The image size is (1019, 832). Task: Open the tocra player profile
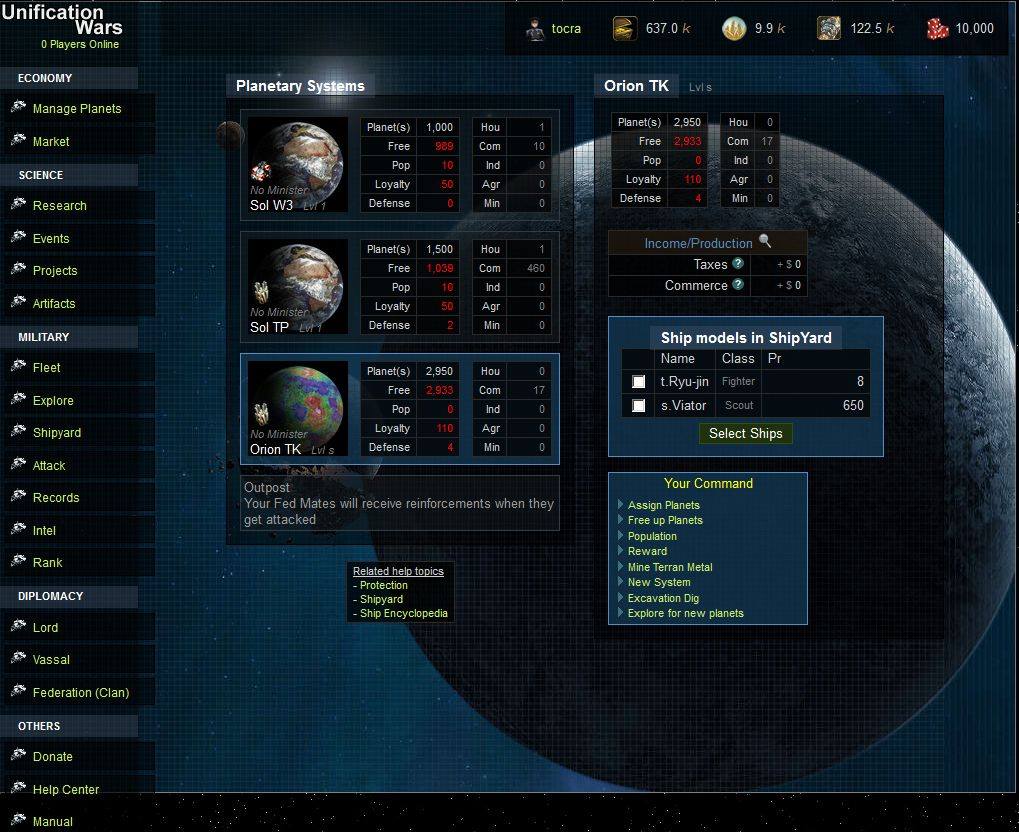(x=565, y=29)
